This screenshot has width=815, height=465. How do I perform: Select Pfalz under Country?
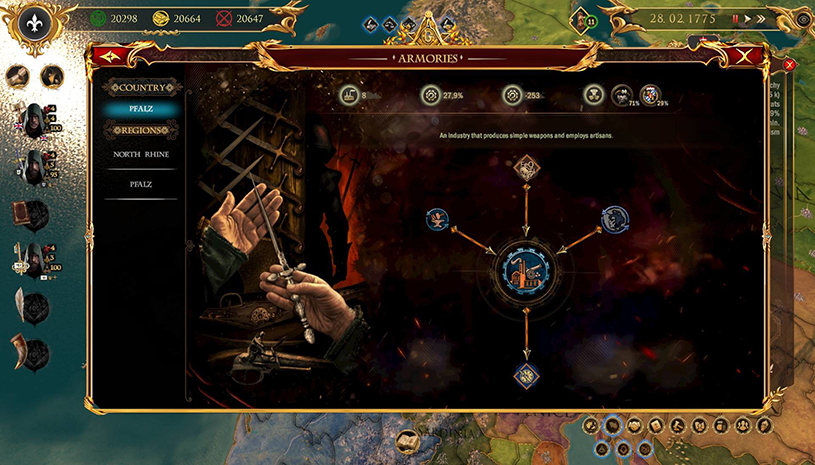click(x=141, y=109)
